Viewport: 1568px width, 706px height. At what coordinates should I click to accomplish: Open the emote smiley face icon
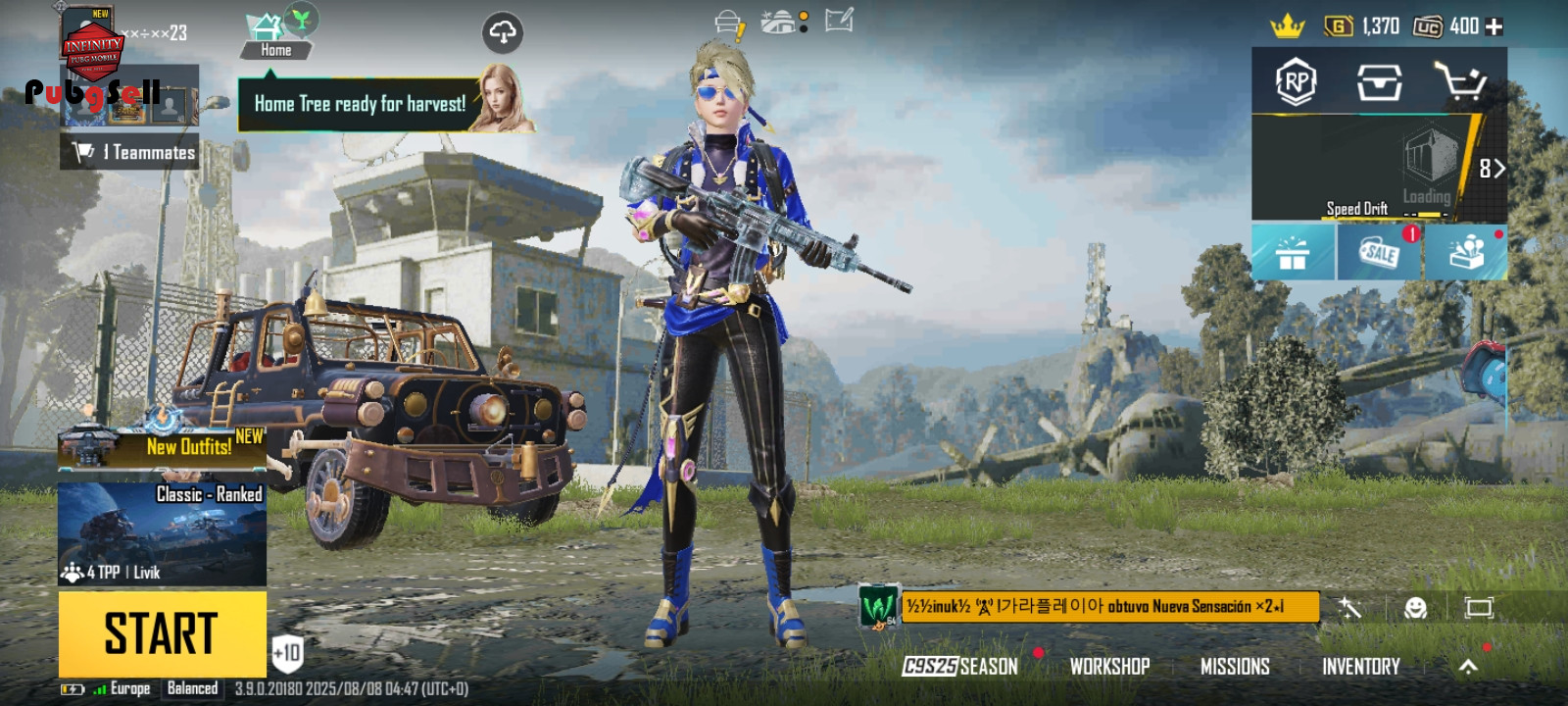point(1415,608)
